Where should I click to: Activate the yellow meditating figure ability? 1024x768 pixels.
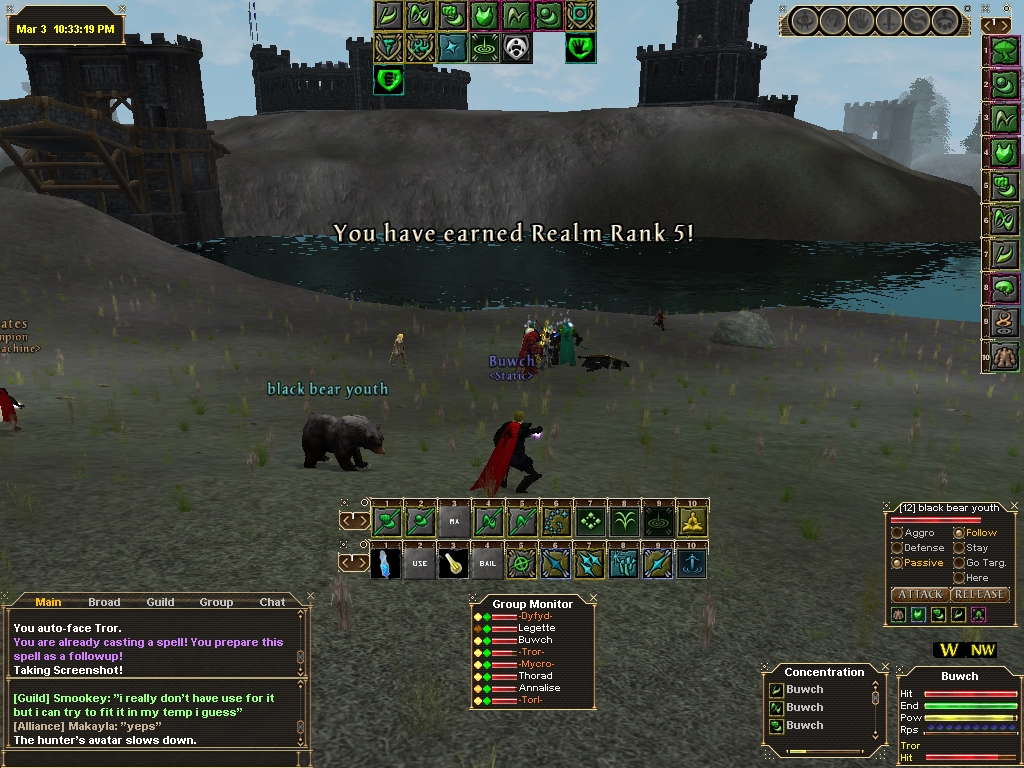tap(693, 521)
